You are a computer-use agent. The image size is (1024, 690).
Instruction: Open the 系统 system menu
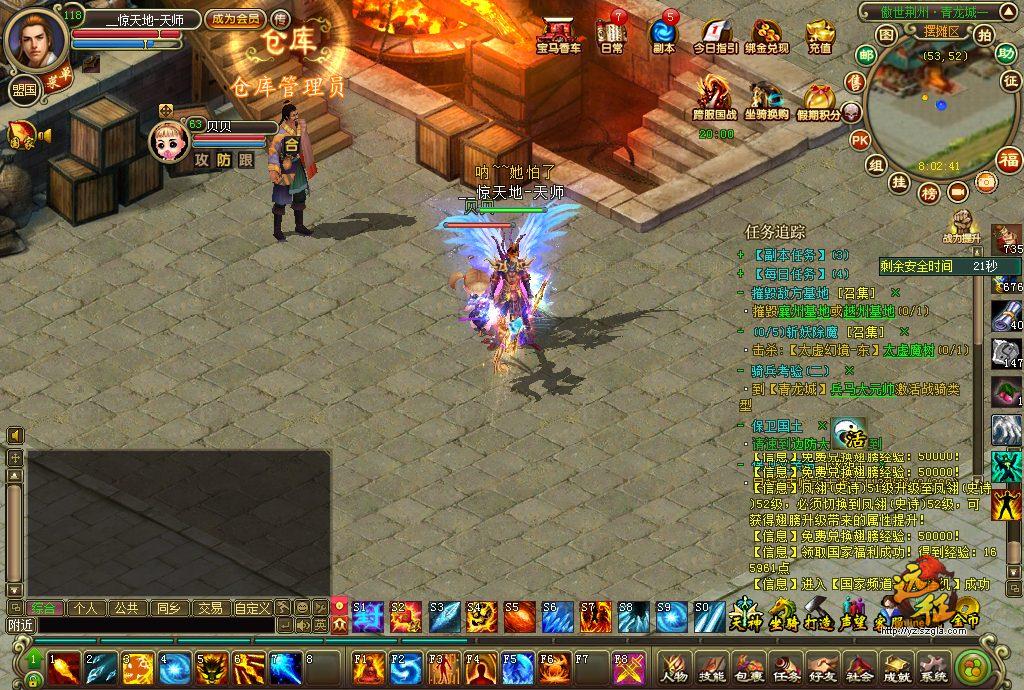(x=933, y=667)
